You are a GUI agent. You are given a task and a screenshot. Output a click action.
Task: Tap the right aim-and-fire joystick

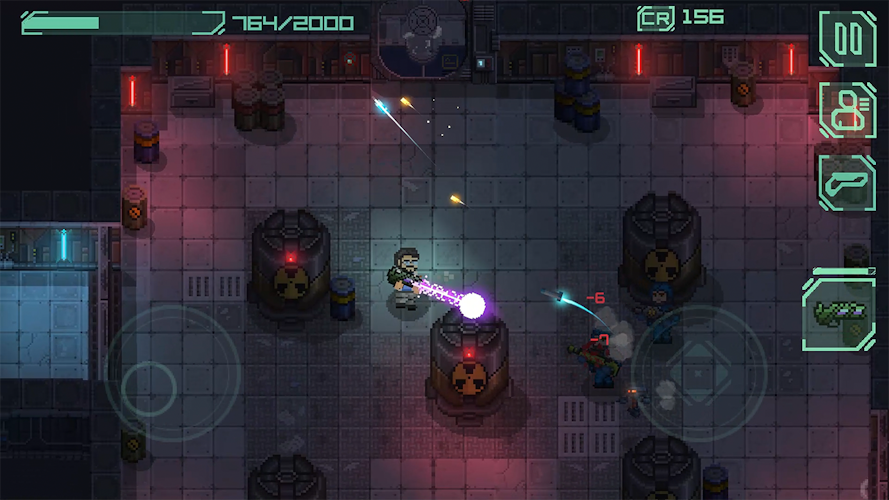click(x=700, y=372)
